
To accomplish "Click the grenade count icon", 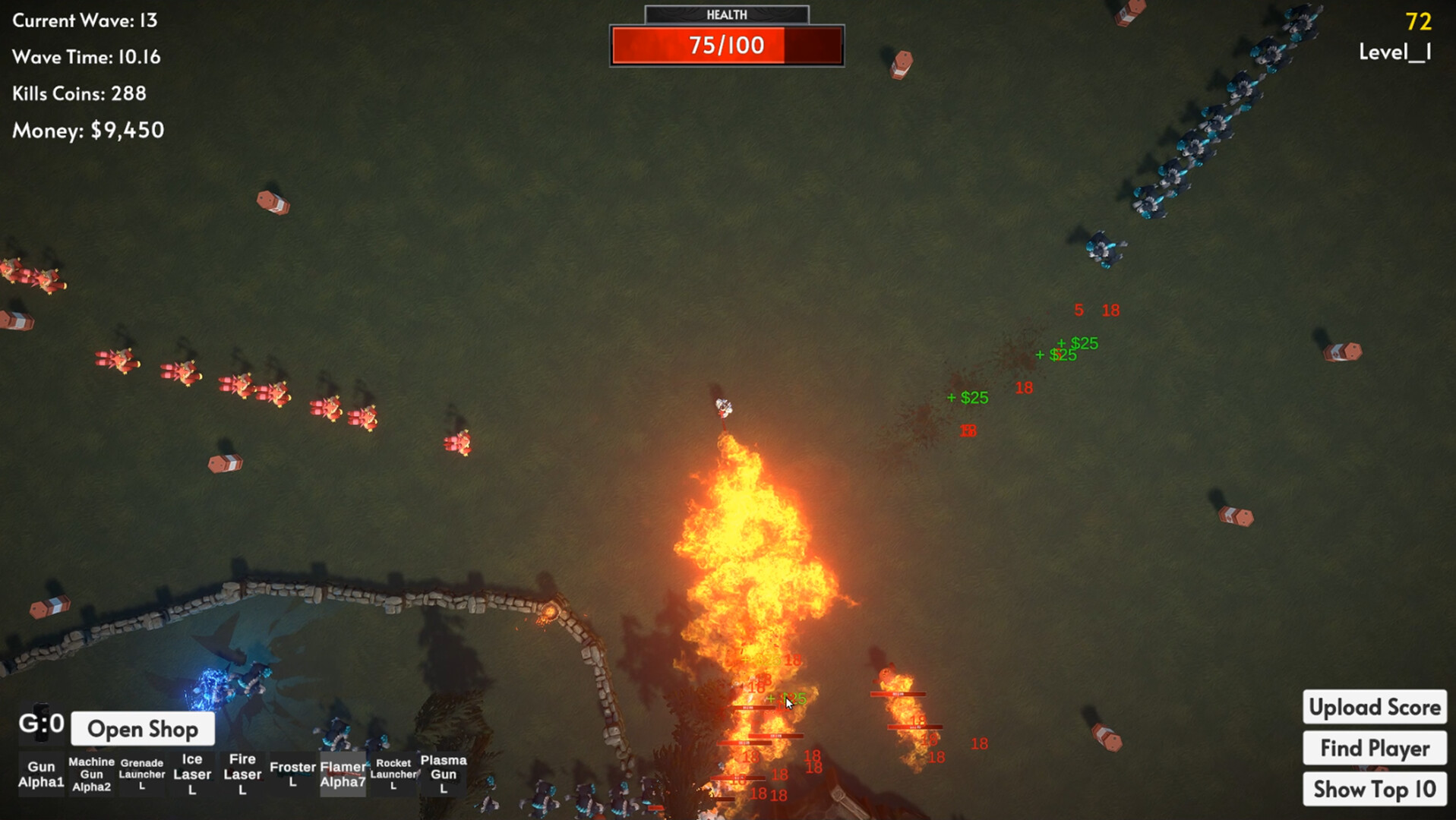I will point(41,723).
